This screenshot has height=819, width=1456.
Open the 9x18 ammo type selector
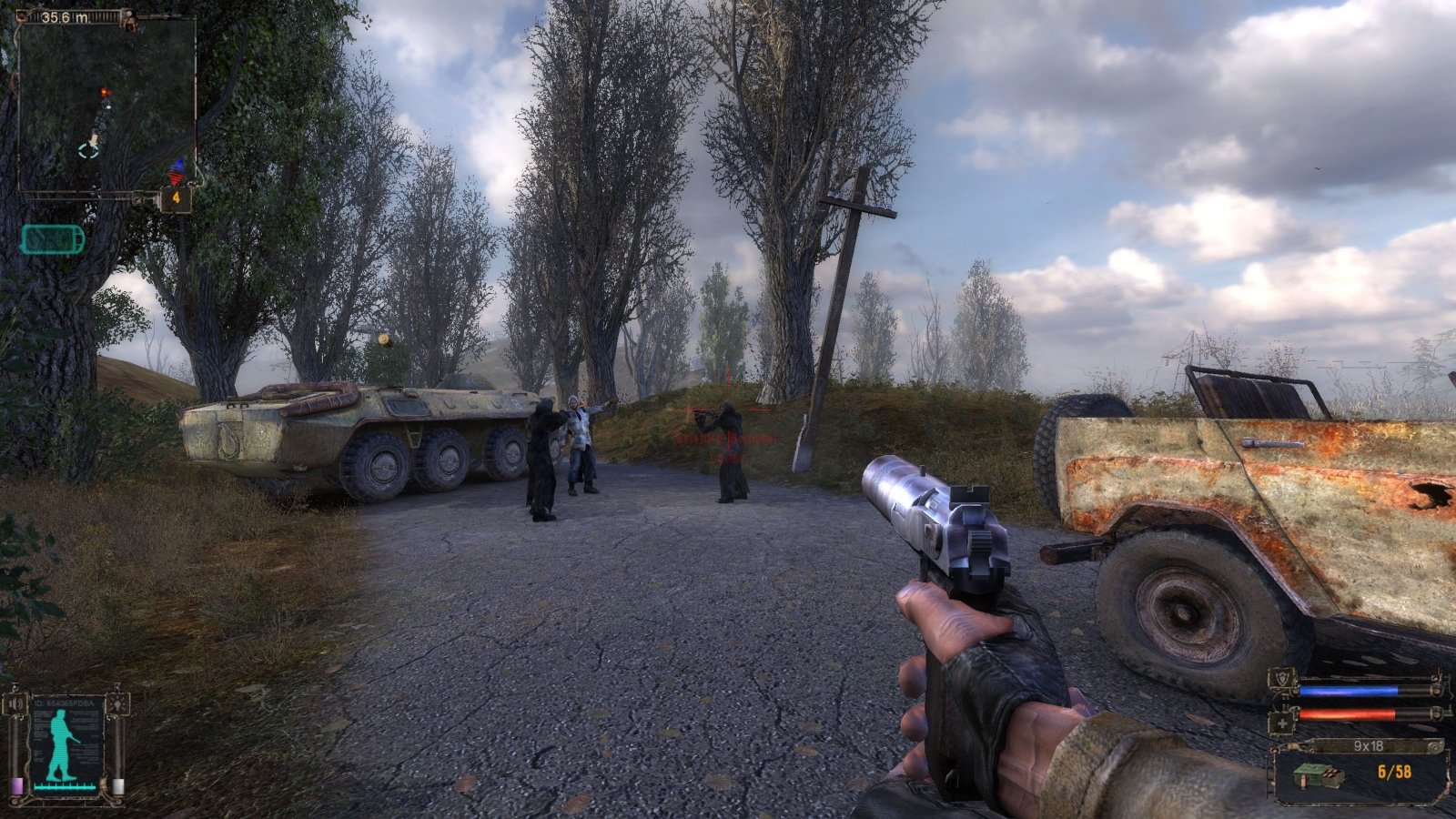pos(1369,745)
